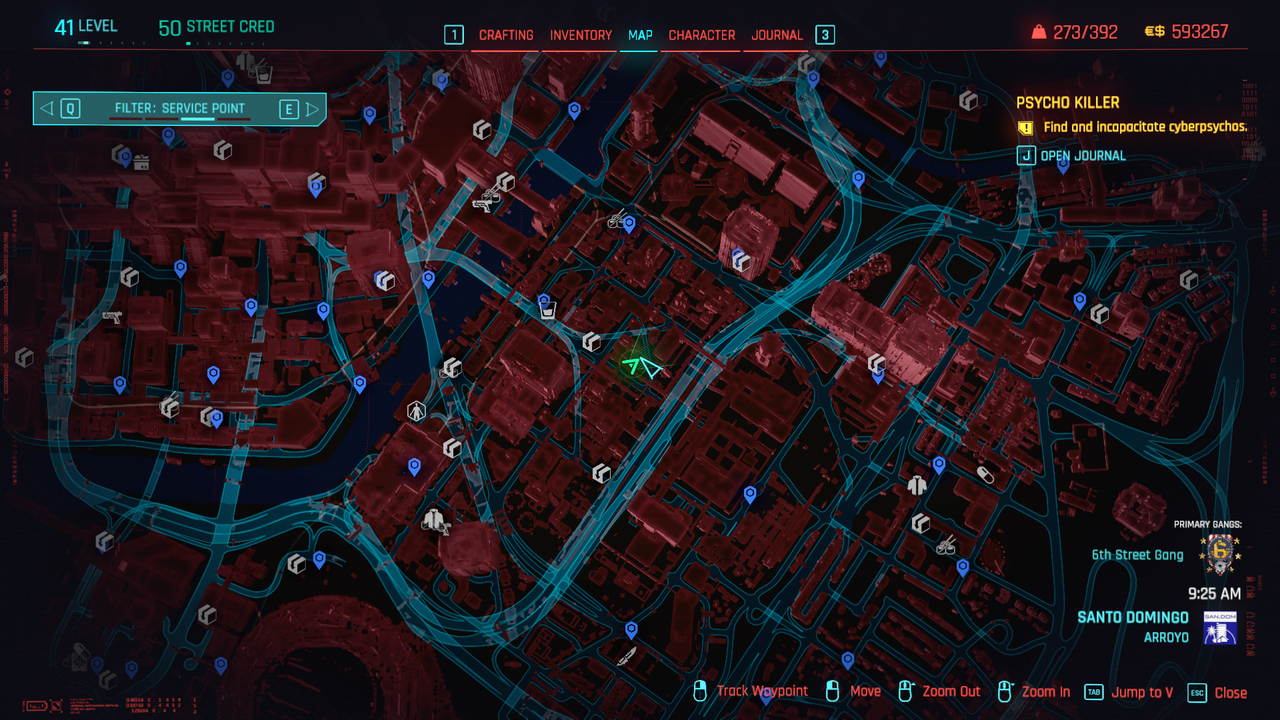Click the left arrow of the map filter
Image resolution: width=1280 pixels, height=720 pixels.
click(46, 109)
